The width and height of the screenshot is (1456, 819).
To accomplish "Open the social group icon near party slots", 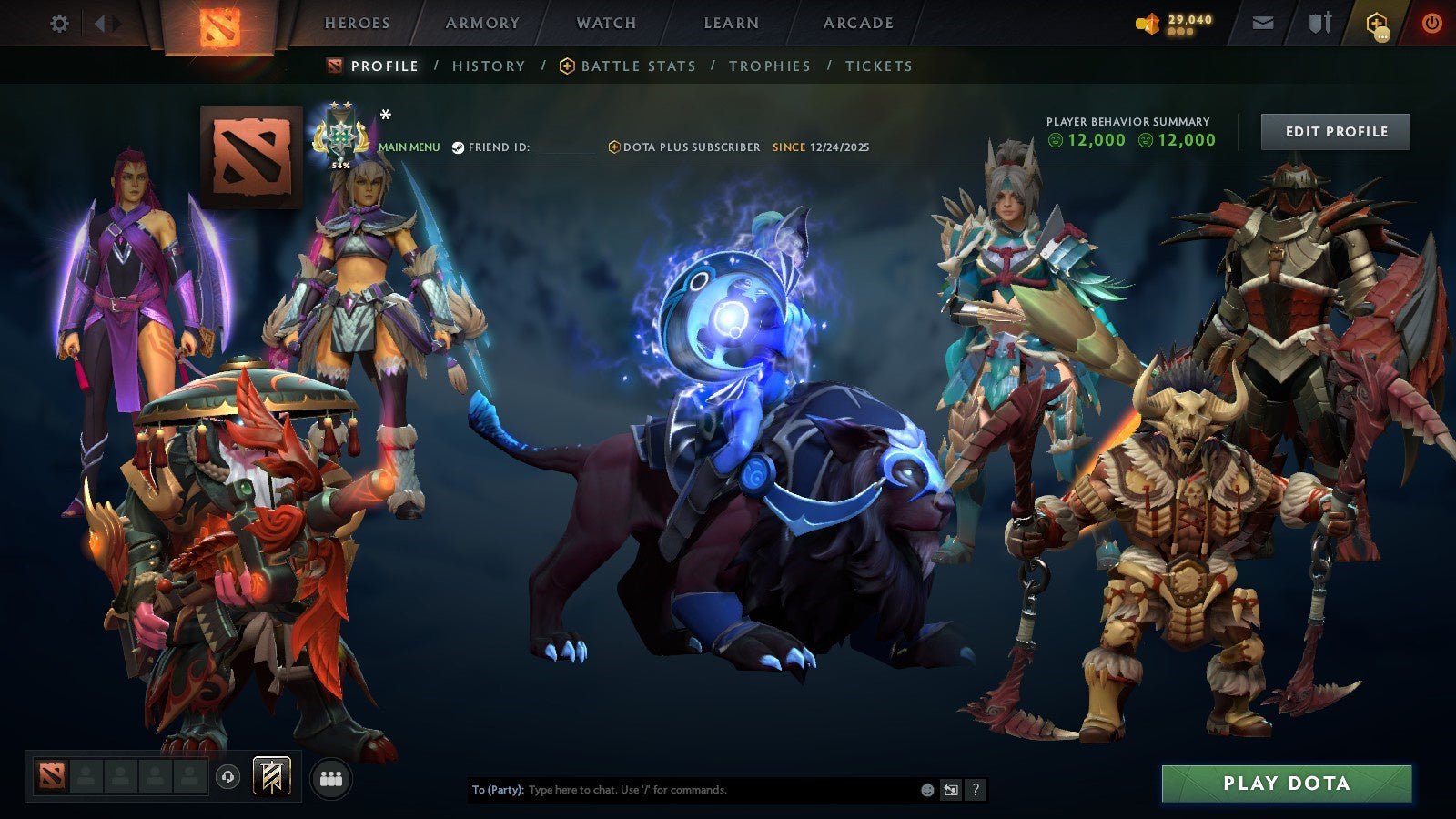I will [x=331, y=776].
